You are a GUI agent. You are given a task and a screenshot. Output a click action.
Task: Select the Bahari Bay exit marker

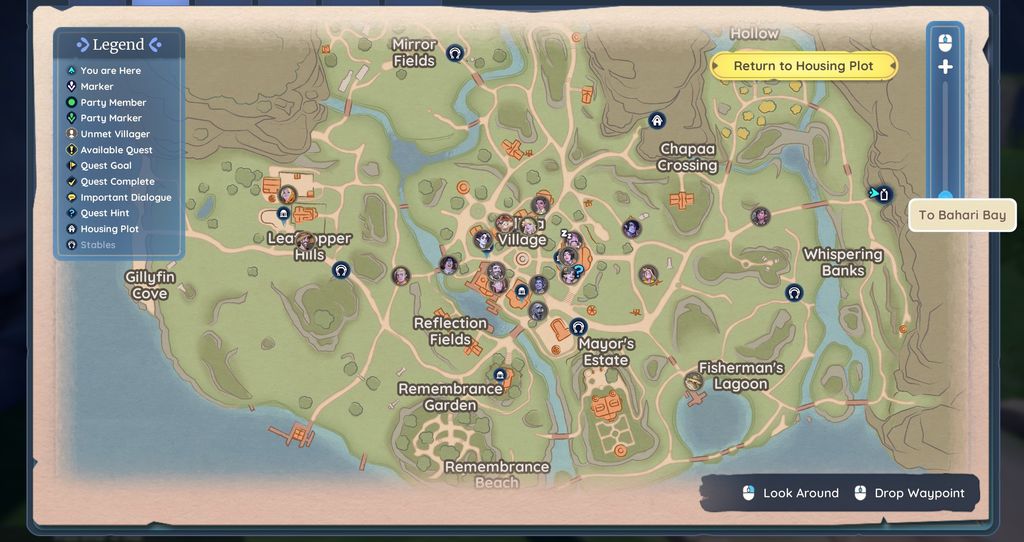(x=881, y=193)
